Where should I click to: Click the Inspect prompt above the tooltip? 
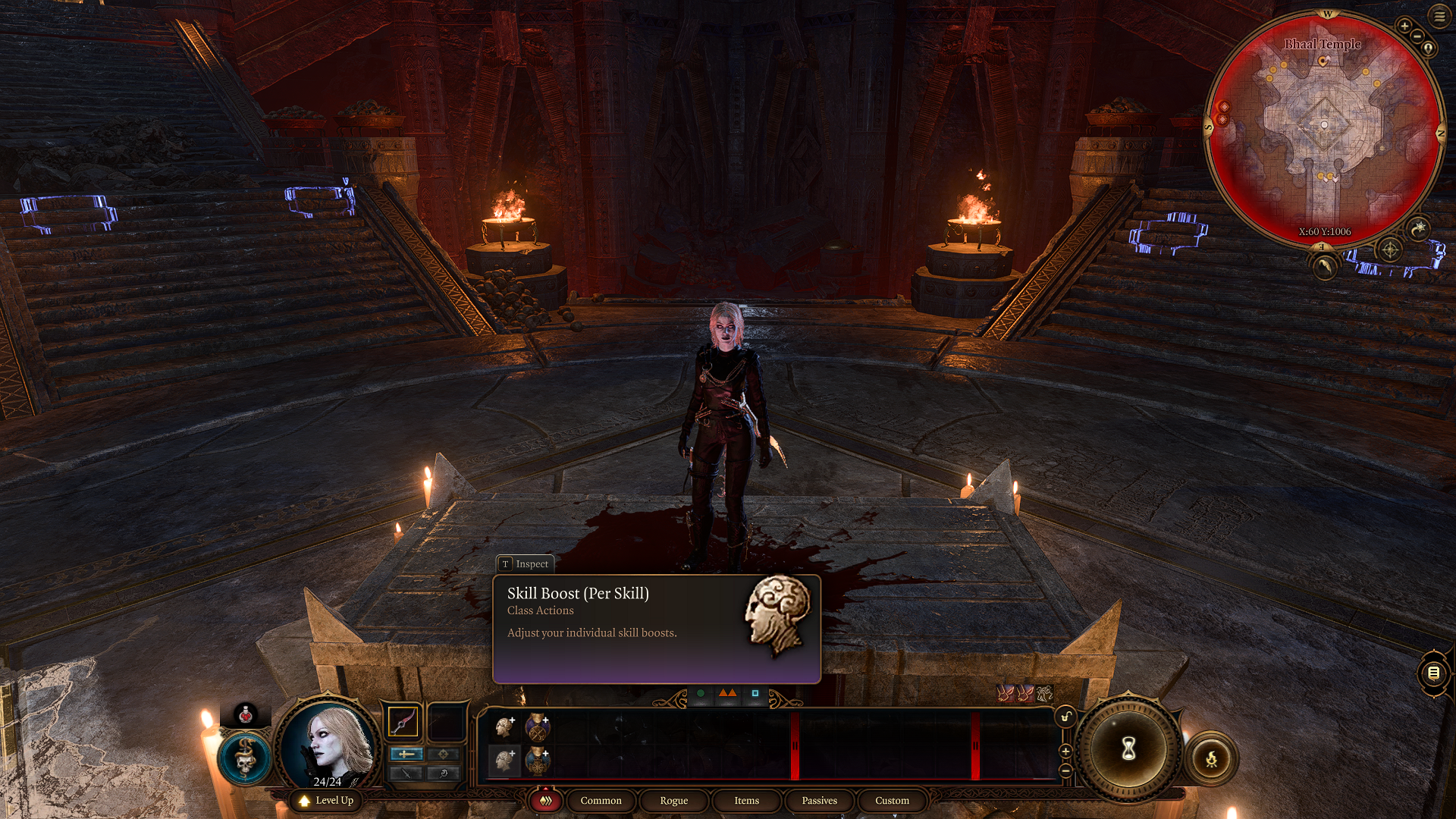point(526,564)
